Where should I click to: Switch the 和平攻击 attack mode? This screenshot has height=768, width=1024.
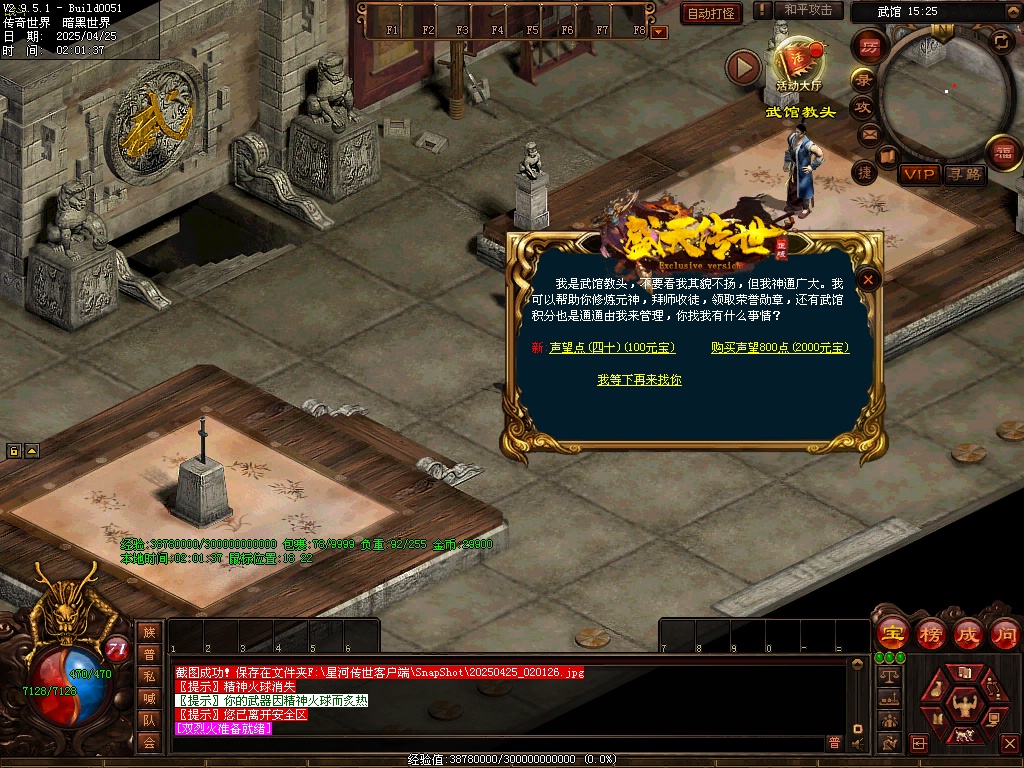pyautogui.click(x=808, y=10)
